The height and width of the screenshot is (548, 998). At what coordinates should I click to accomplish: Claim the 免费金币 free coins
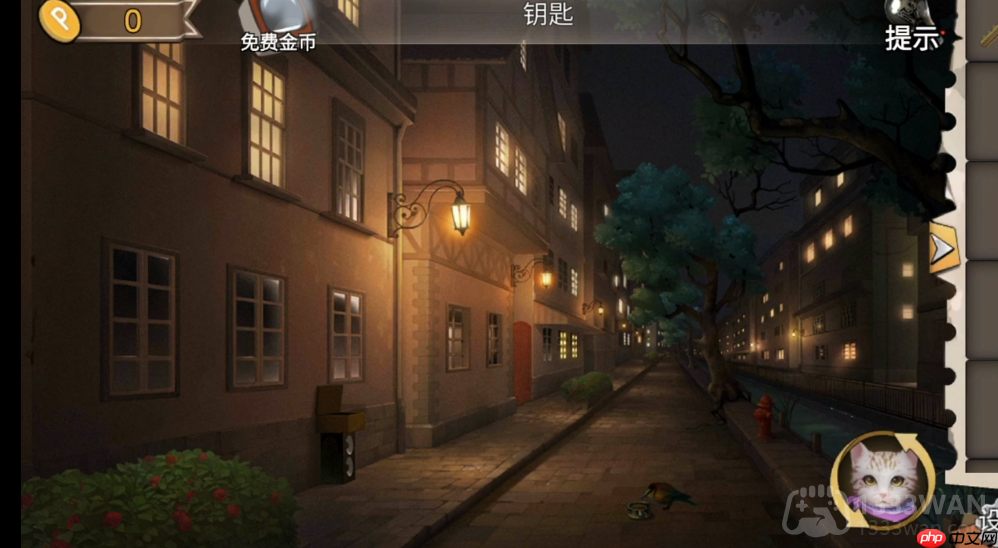click(278, 24)
